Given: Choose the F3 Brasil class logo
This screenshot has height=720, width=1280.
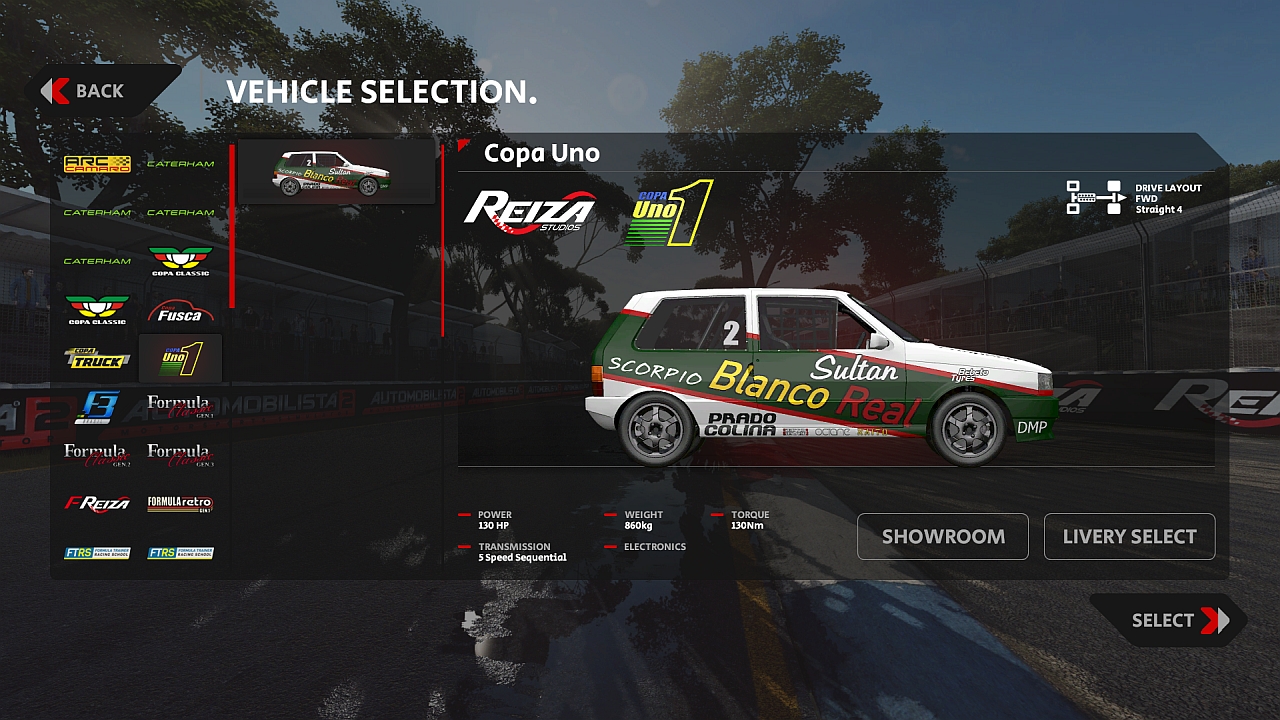Looking at the screenshot, I should 97,407.
